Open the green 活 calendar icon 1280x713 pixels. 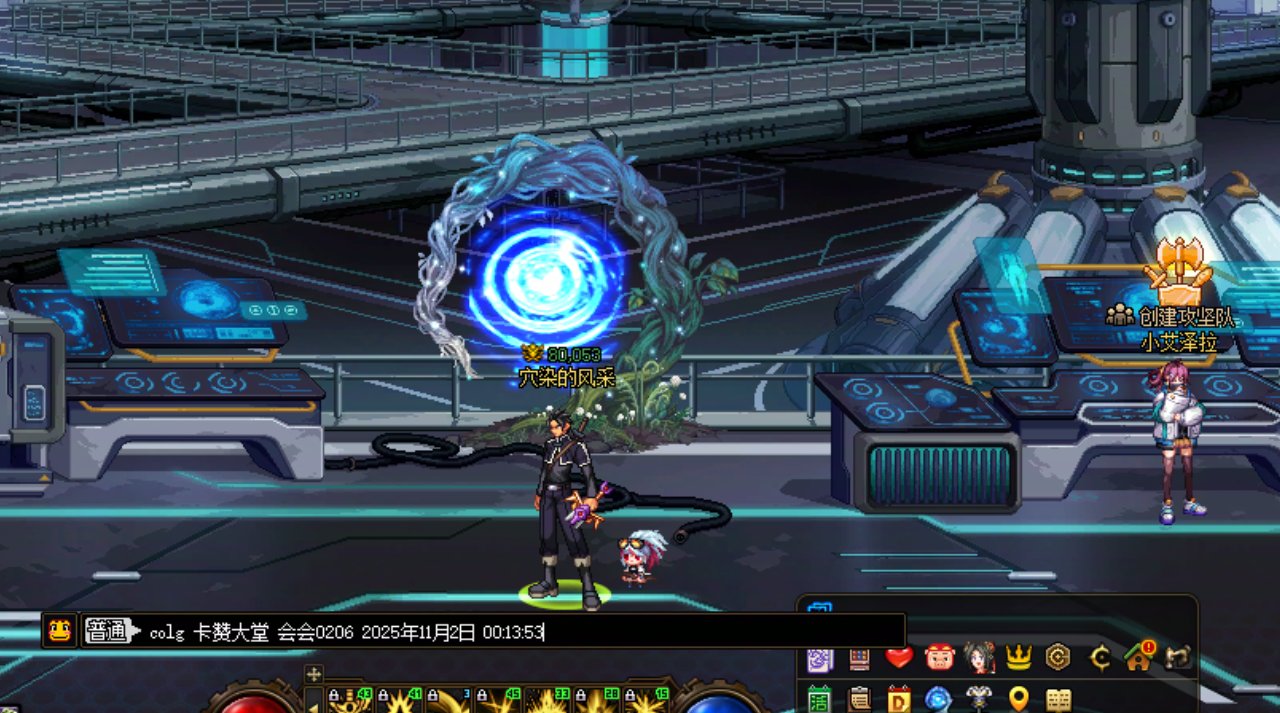pos(820,699)
